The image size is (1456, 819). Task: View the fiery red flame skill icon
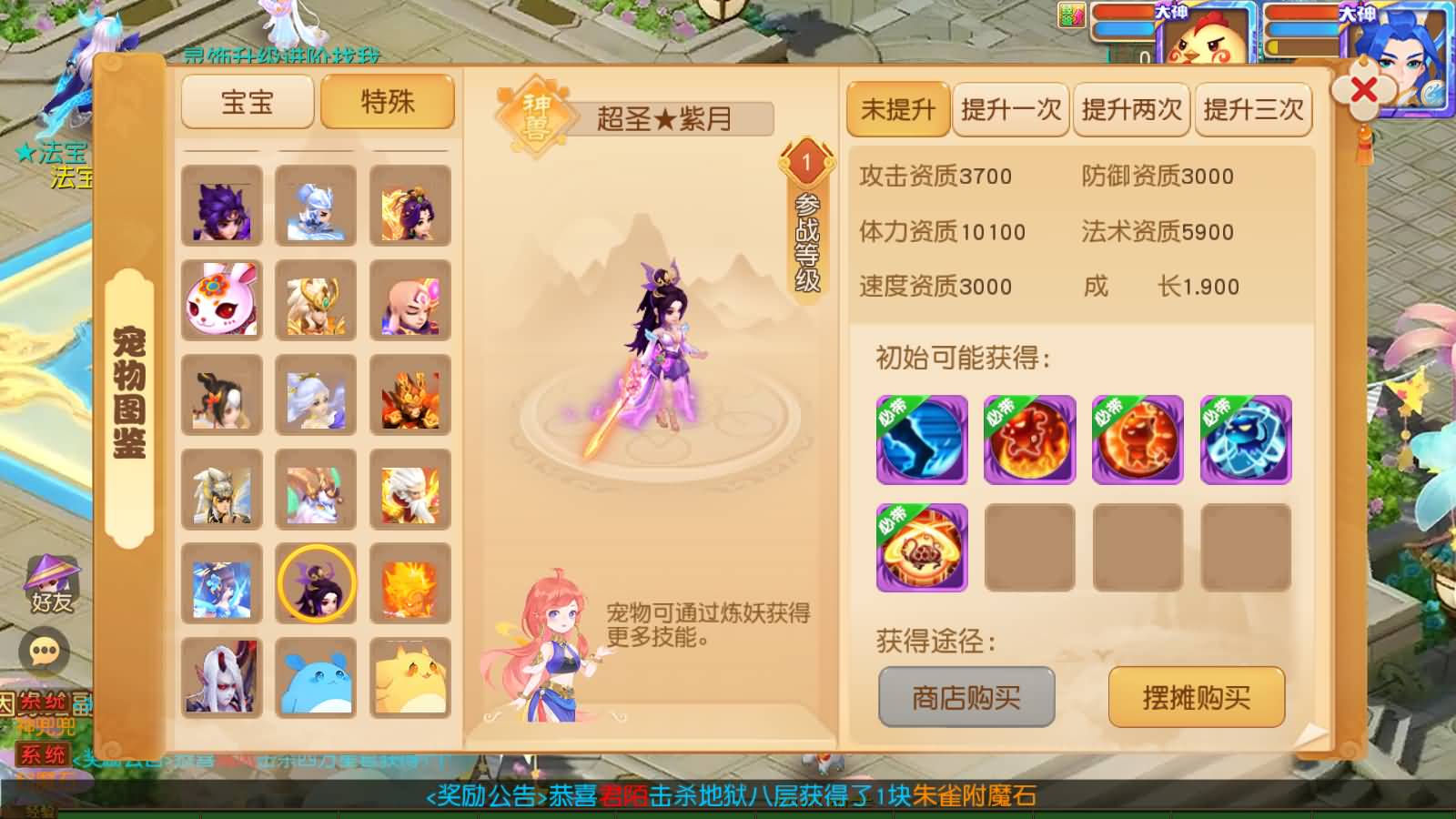pos(1028,440)
